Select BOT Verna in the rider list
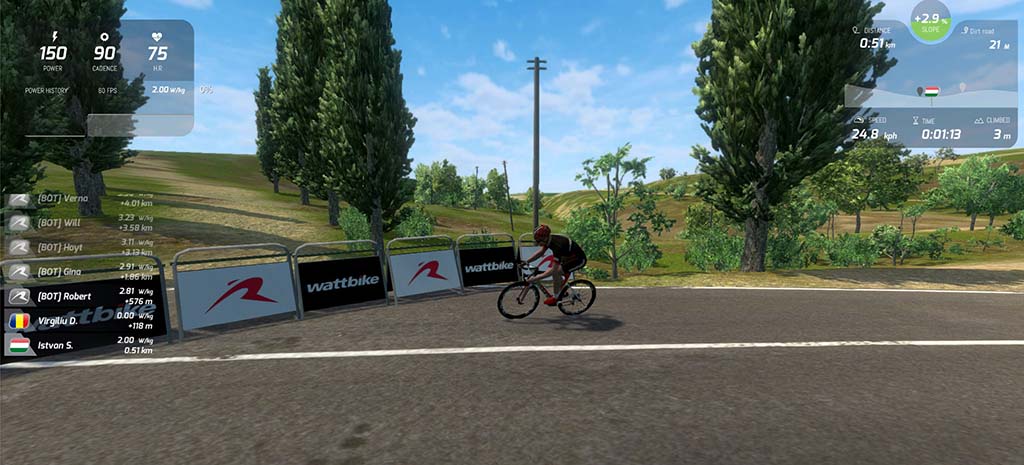Screen dimensions: 1024x465 [x=82, y=199]
